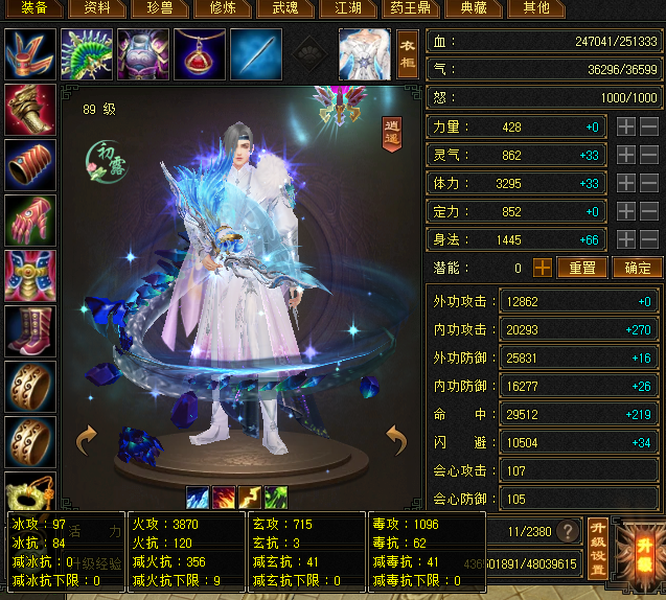Add unspent 潜能 with the orange plus
Screen dimensions: 666x600
[542, 268]
